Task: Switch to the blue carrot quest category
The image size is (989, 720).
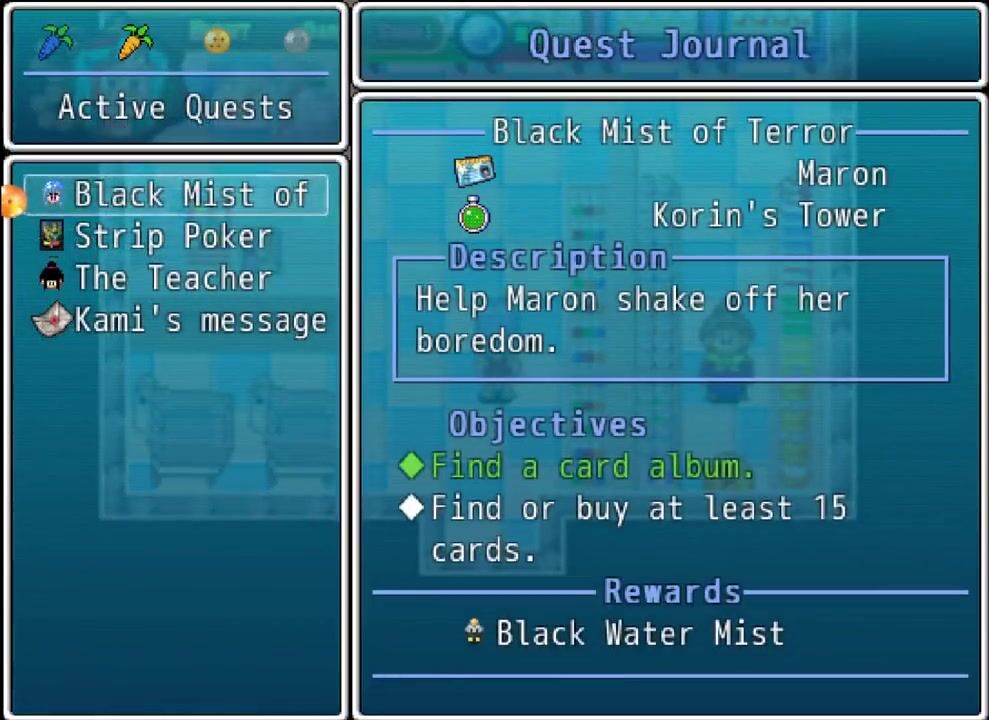Action: pyautogui.click(x=55, y=42)
